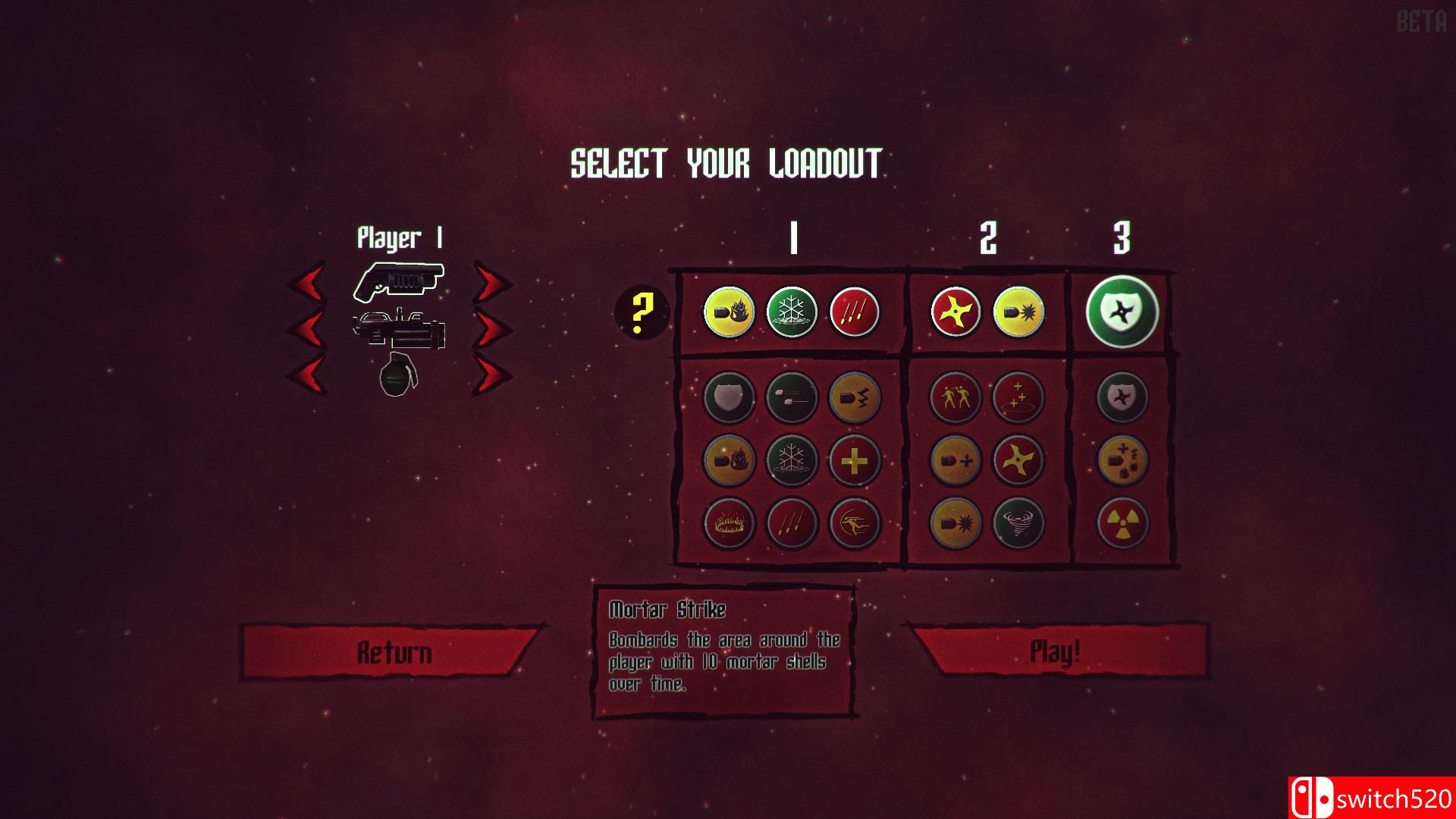This screenshot has width=1456, height=819.
Task: Choose the running man dash perk
Action: (x=855, y=522)
